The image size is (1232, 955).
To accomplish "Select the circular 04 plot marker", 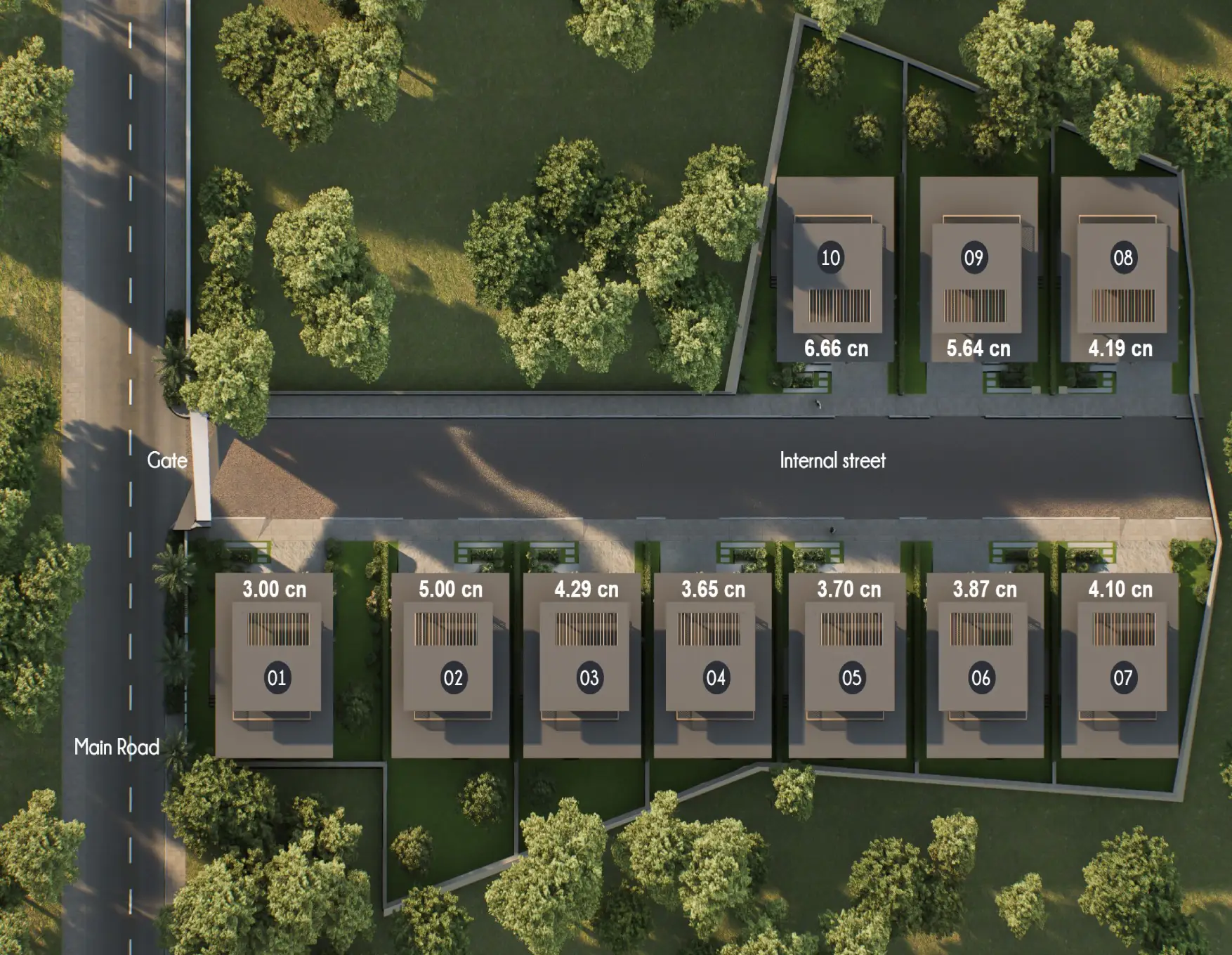I will (x=715, y=678).
